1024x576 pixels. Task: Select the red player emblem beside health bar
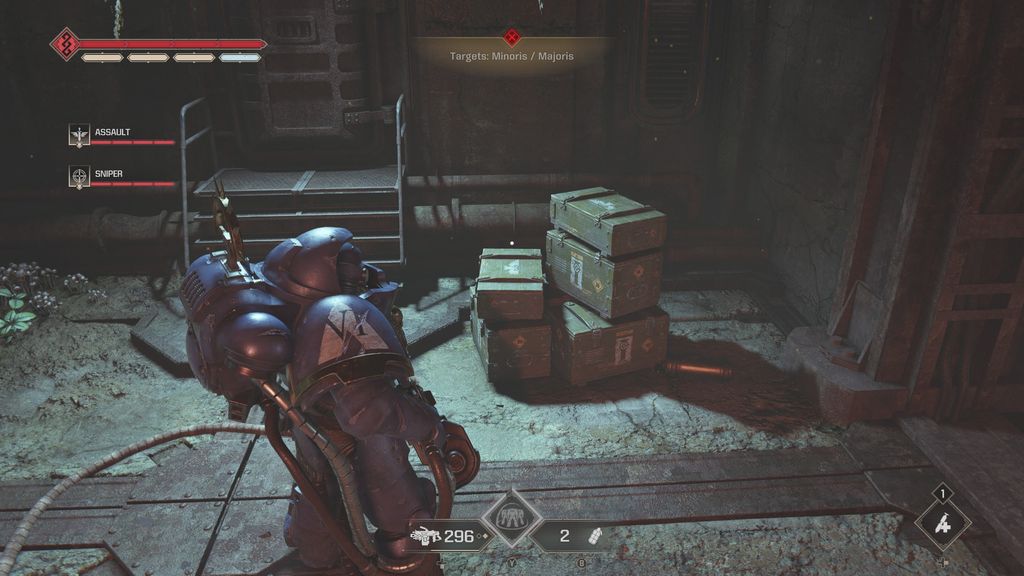65,44
